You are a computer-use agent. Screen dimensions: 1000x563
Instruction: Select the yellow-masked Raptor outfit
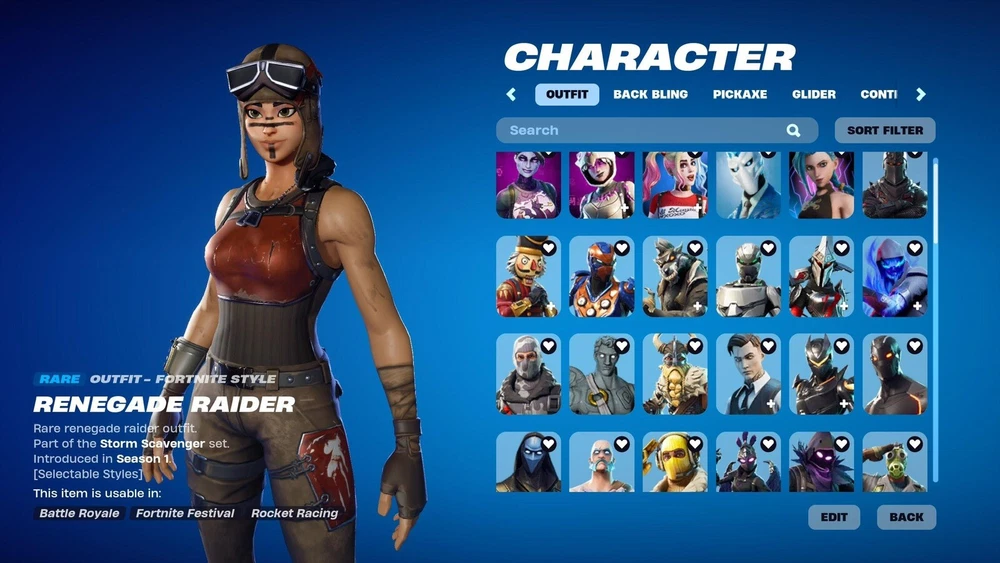(x=675, y=462)
